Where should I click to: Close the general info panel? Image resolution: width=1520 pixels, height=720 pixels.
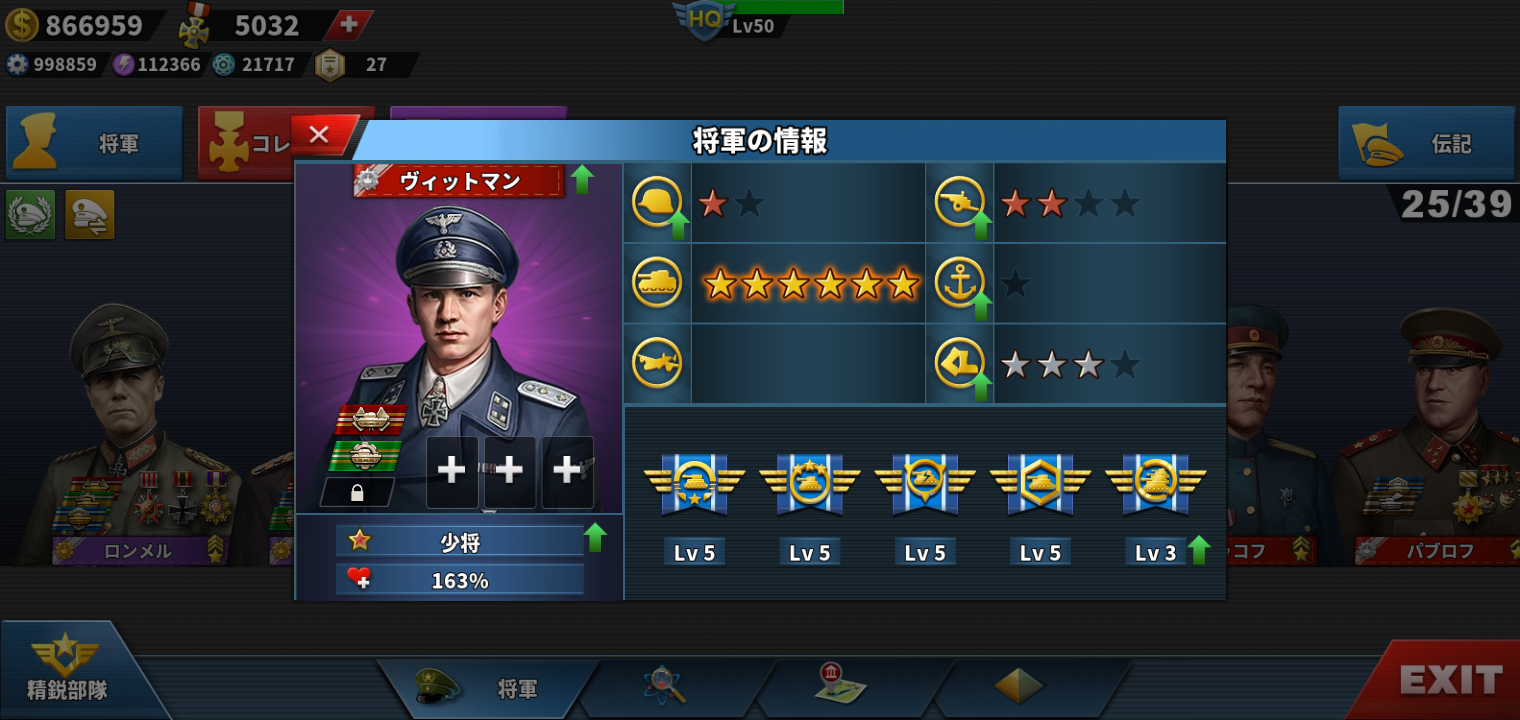(x=320, y=135)
